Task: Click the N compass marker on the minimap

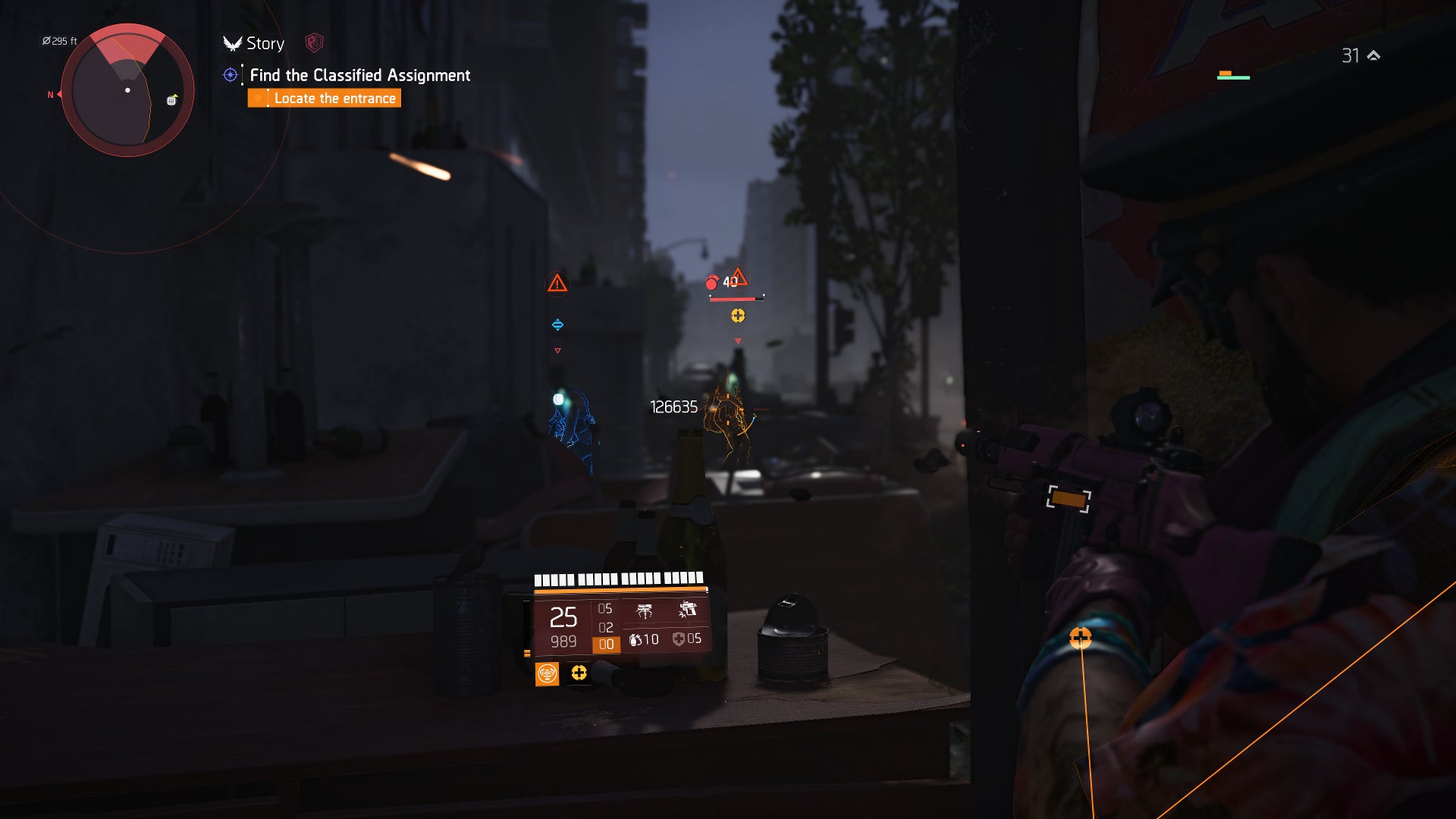Action: (x=50, y=95)
